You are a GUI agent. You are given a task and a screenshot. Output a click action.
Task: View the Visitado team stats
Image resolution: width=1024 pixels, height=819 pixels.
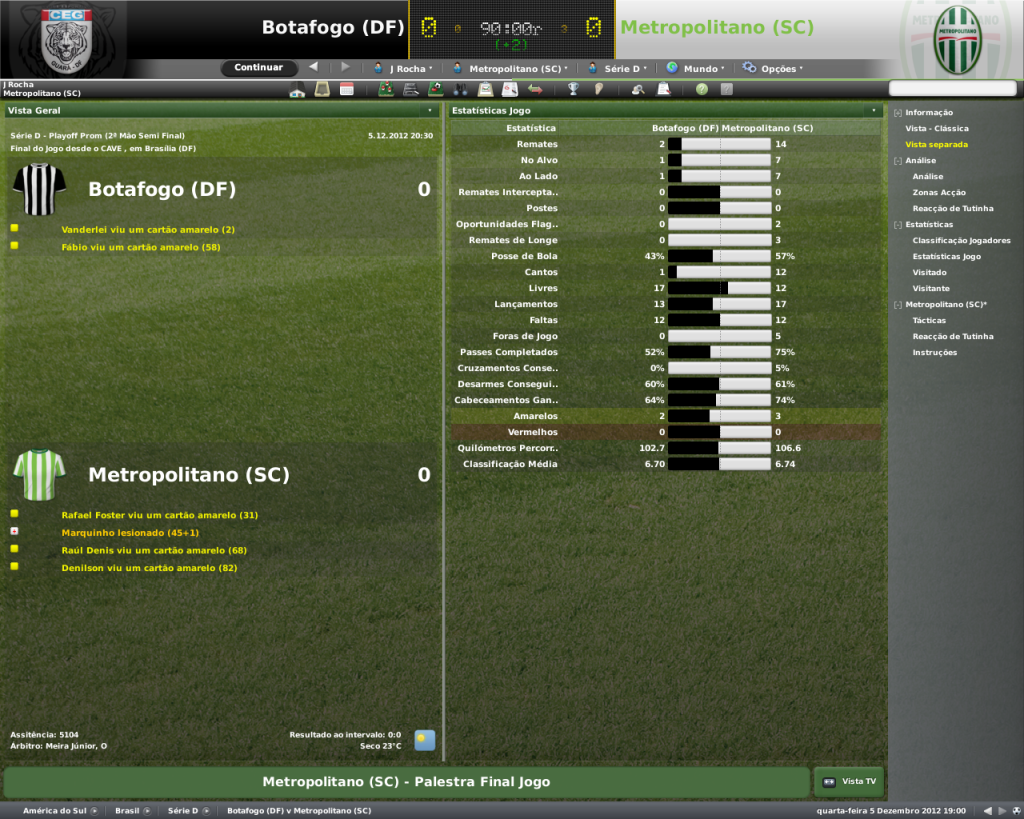(x=929, y=273)
